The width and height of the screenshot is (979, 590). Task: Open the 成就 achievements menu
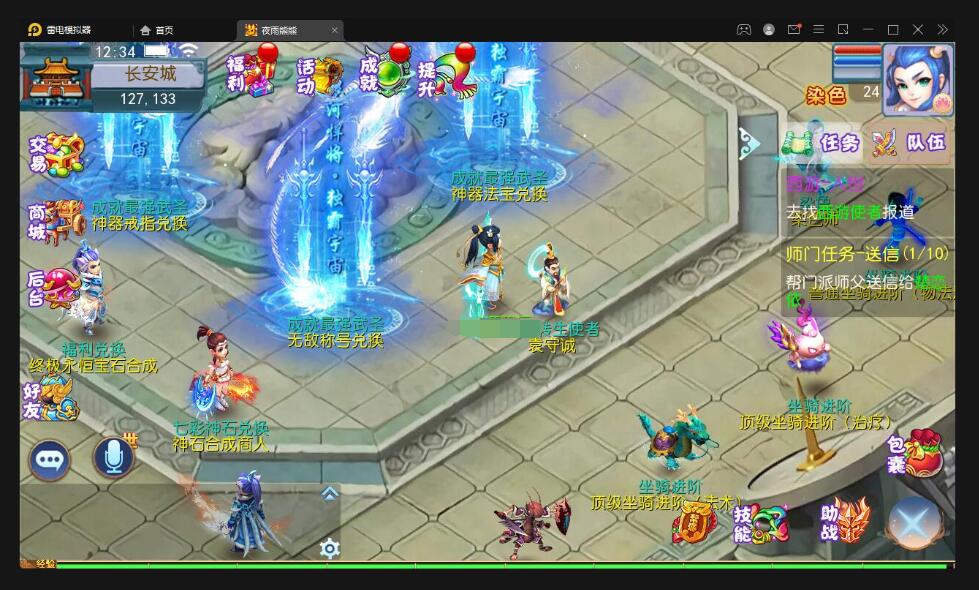385,74
